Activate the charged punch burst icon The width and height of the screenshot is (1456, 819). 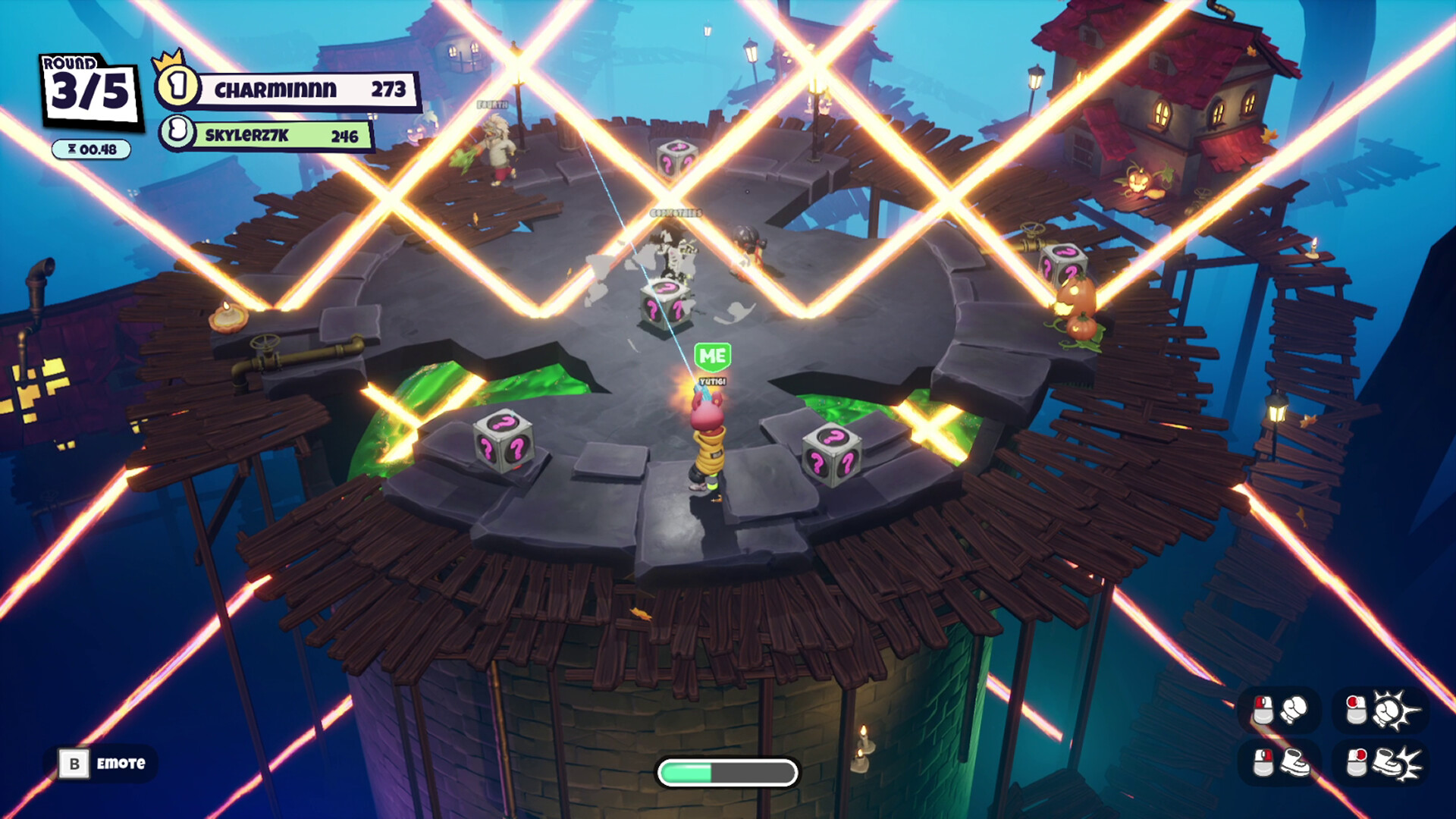tap(1394, 710)
